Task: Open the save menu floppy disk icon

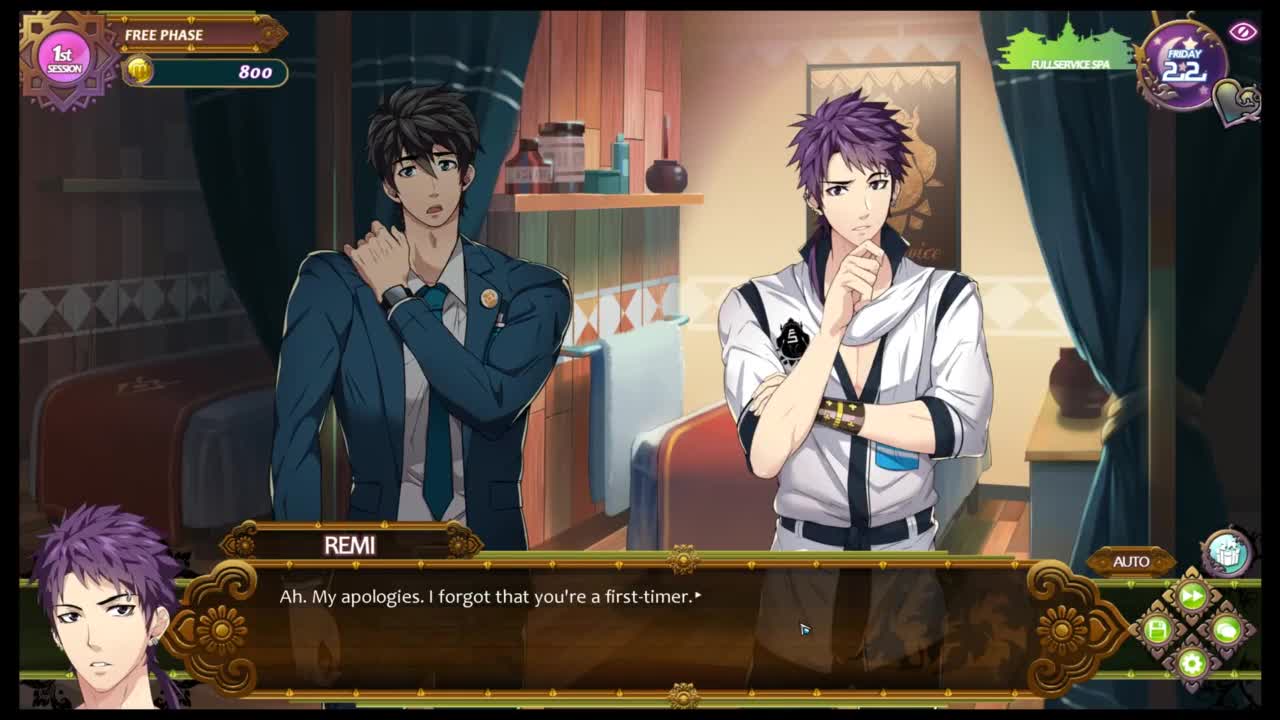Action: tap(1158, 629)
